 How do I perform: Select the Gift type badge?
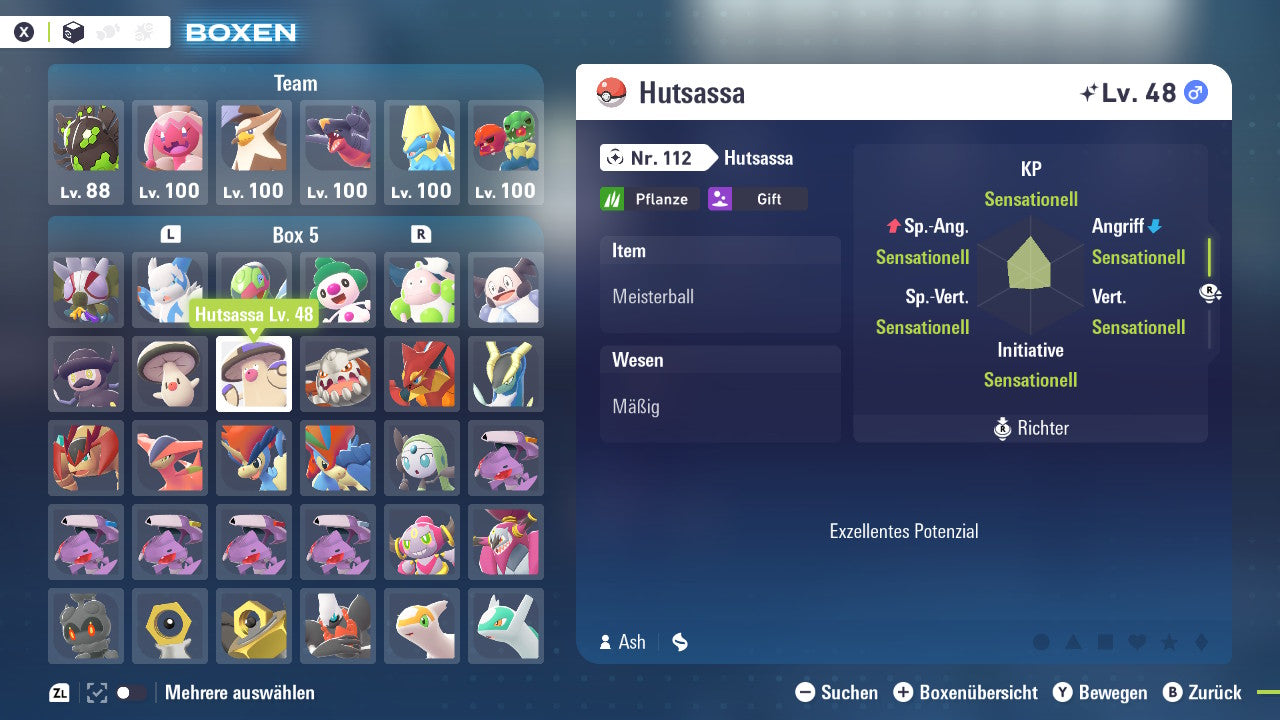[x=757, y=199]
